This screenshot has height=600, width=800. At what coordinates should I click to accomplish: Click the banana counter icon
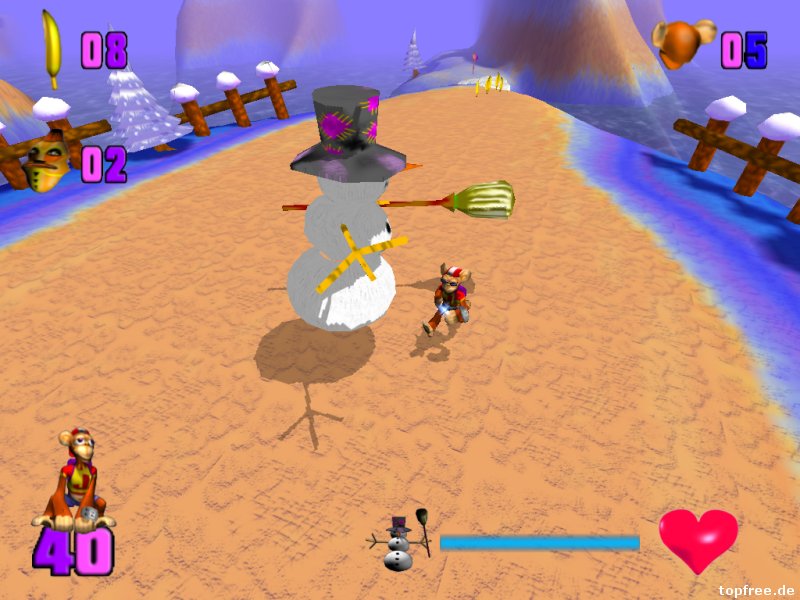[51, 46]
